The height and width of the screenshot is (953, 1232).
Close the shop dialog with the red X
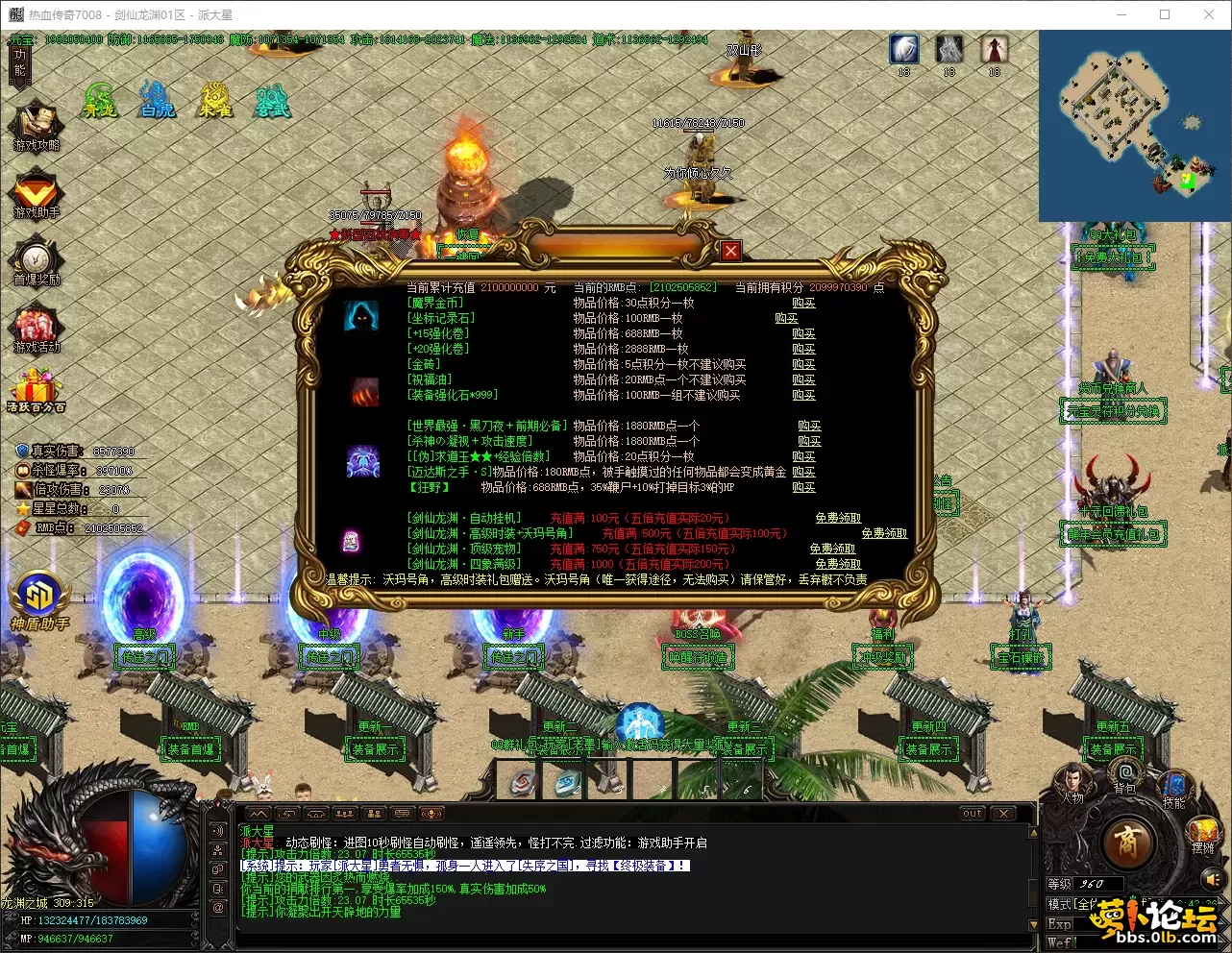pyautogui.click(x=731, y=251)
